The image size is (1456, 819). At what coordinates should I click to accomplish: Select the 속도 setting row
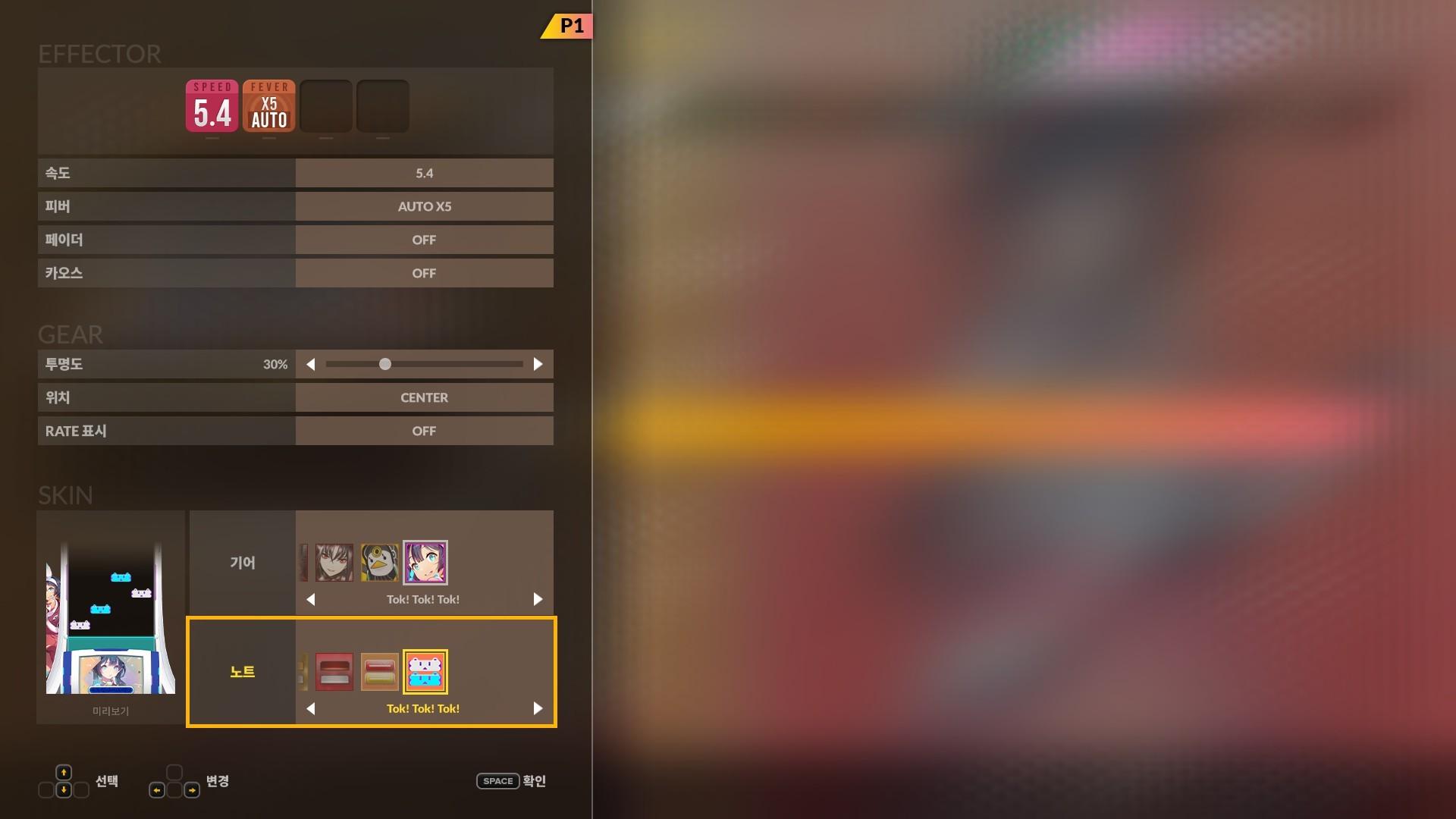click(424, 173)
